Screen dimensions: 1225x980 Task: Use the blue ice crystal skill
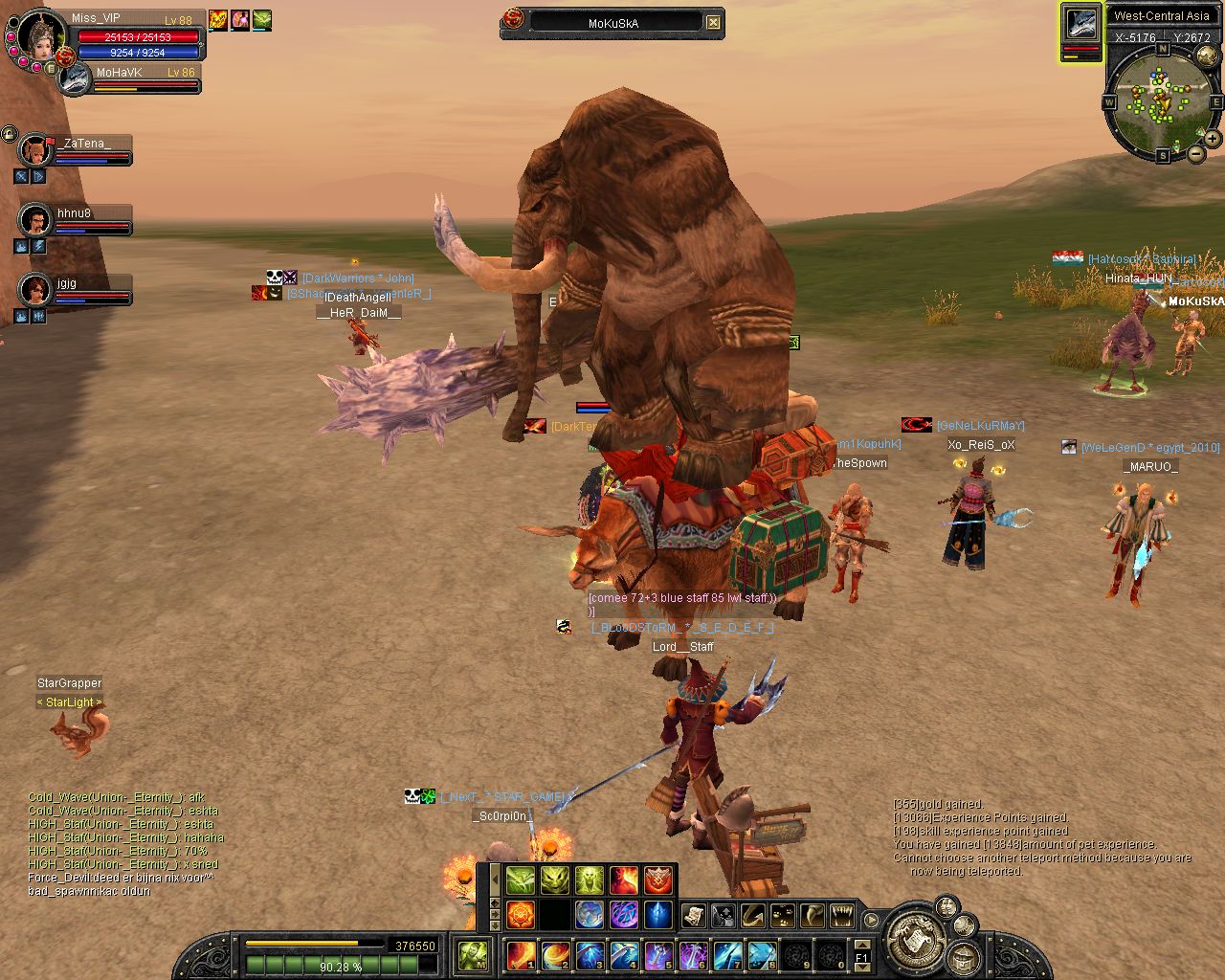click(x=657, y=914)
